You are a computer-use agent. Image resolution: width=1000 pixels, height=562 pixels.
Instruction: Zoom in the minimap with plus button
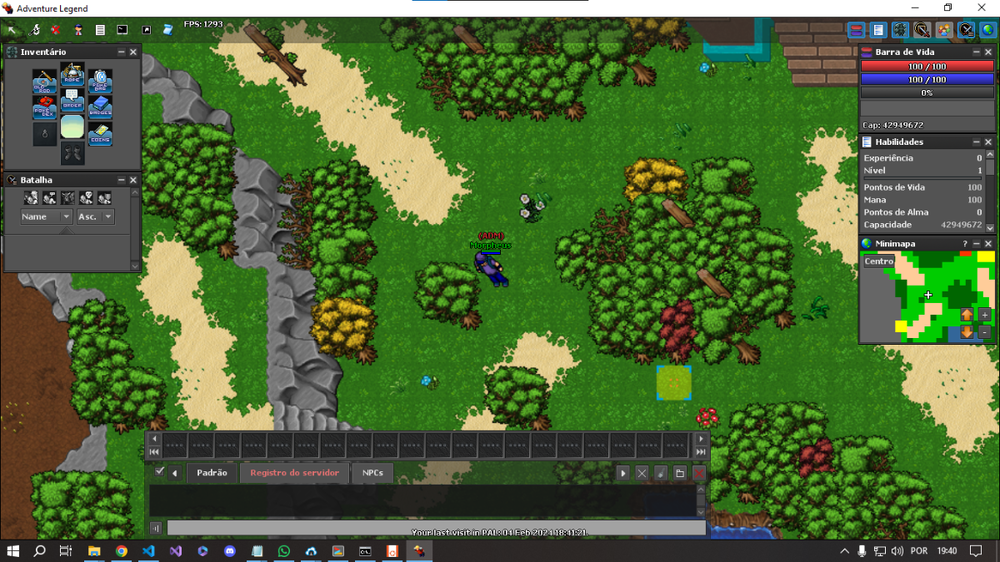point(985,315)
